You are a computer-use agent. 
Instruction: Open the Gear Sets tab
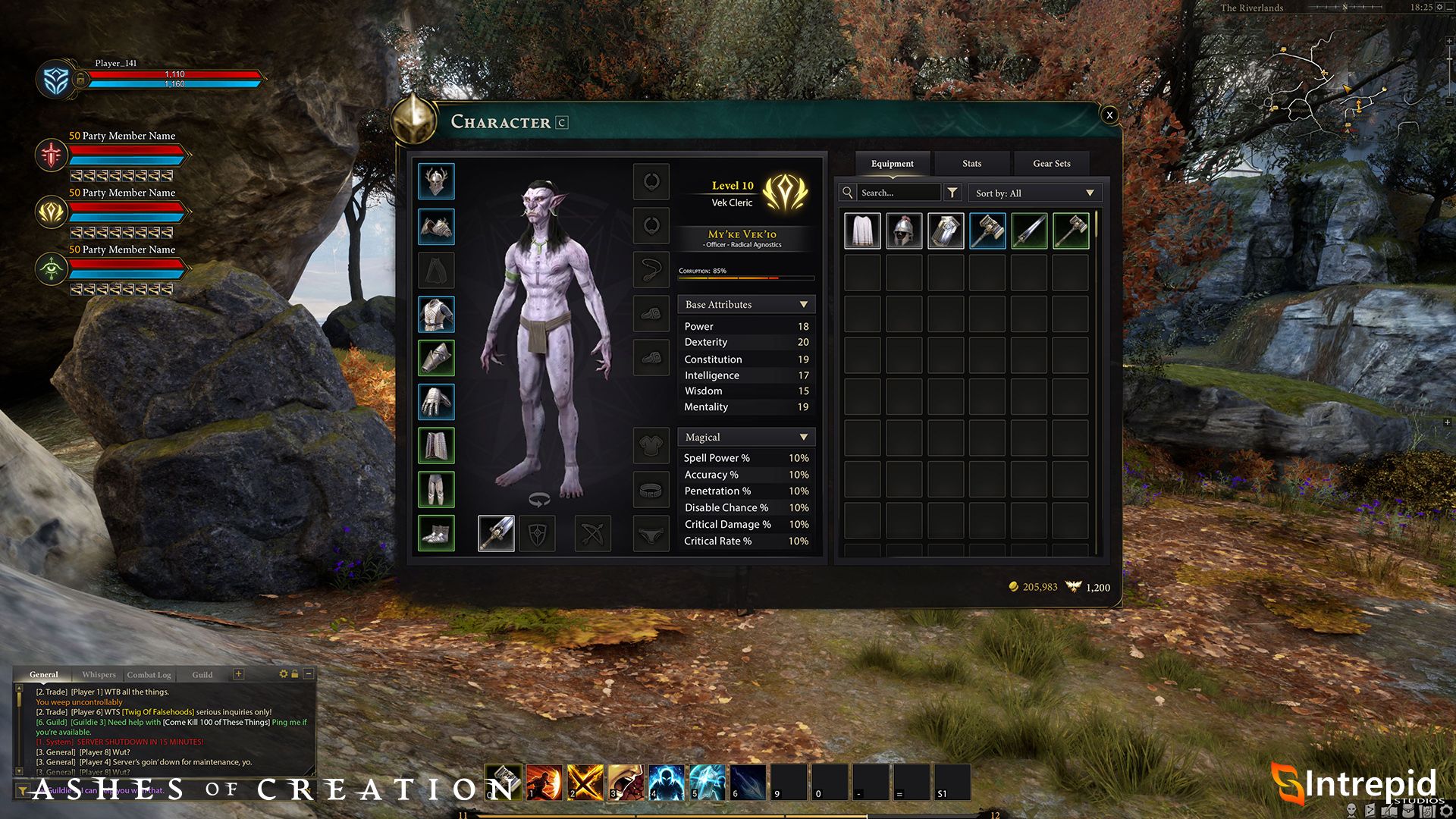click(1051, 164)
